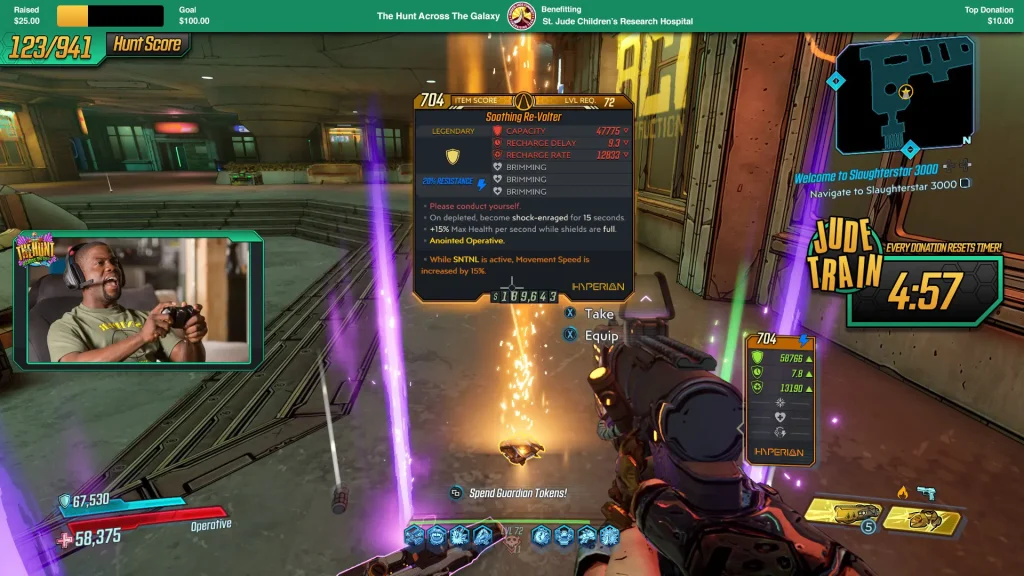Open the minimap in the corner

(x=905, y=96)
